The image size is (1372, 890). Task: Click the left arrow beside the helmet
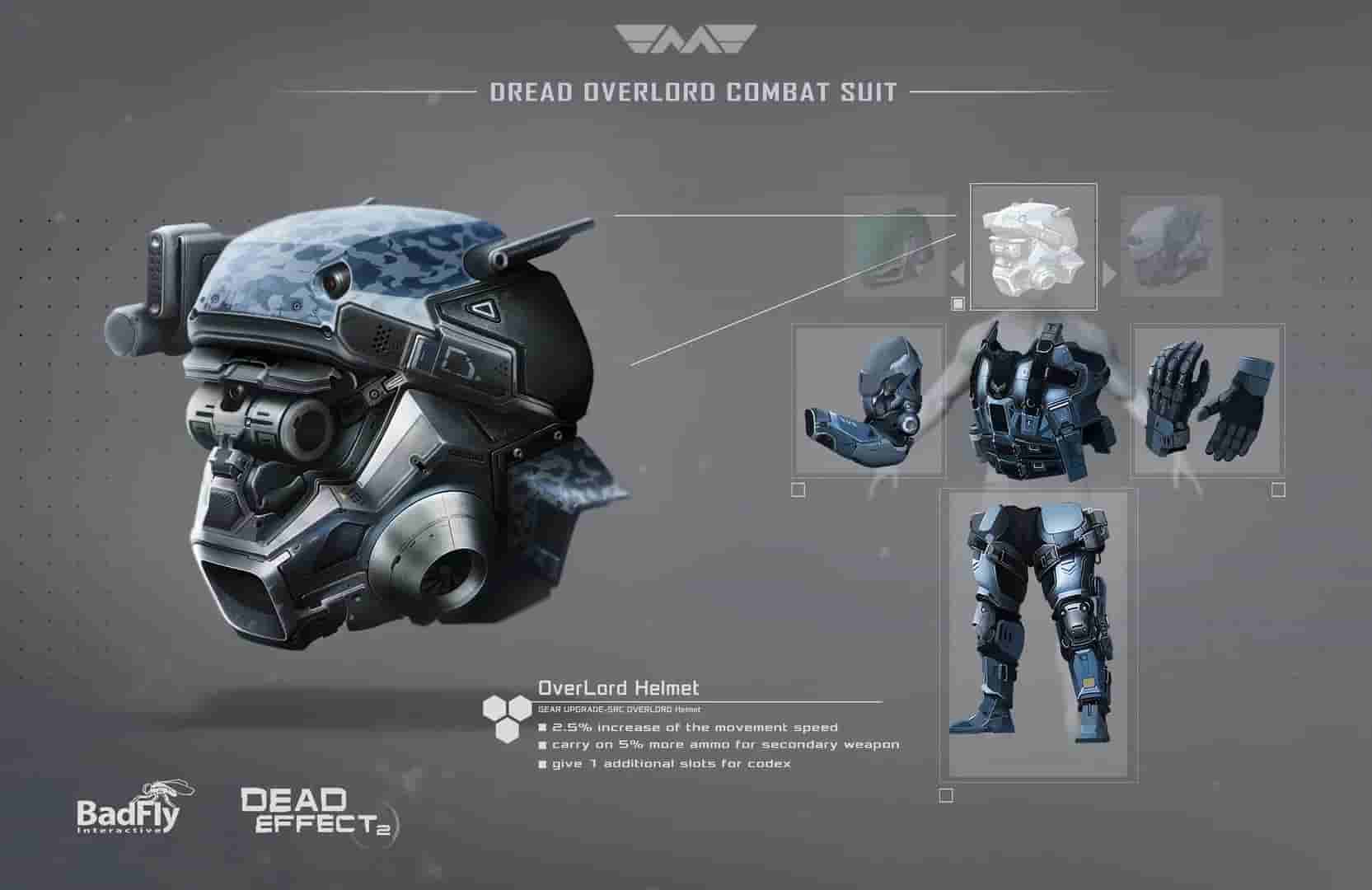(x=958, y=274)
